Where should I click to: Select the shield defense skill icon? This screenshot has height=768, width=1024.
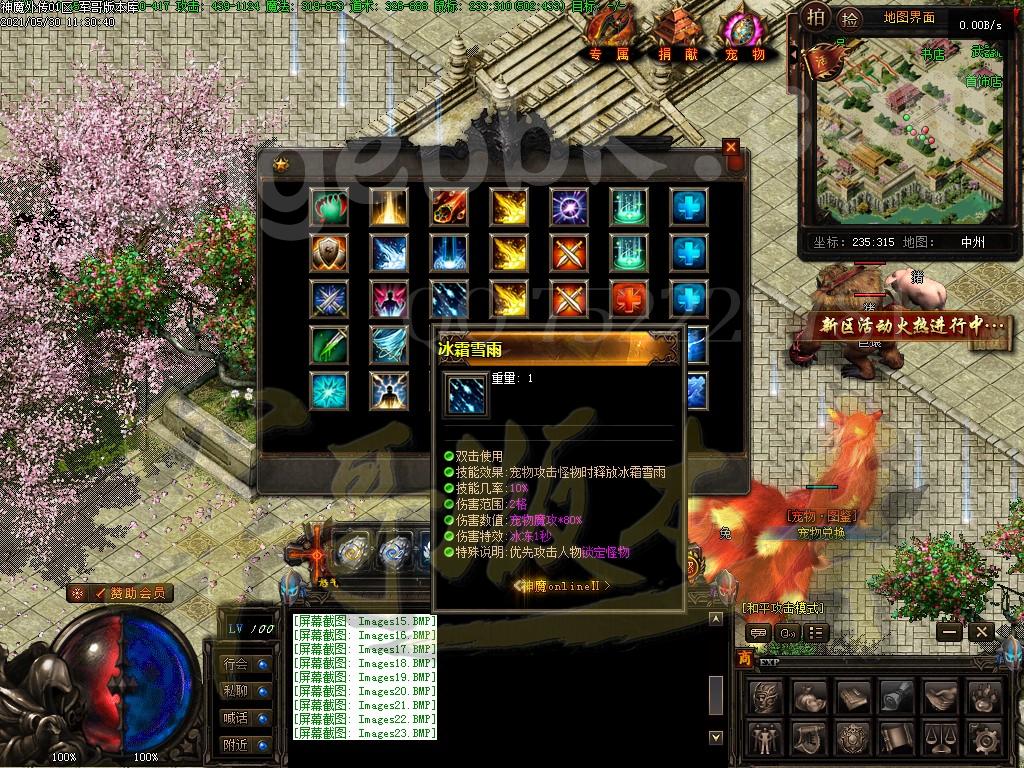coord(329,252)
